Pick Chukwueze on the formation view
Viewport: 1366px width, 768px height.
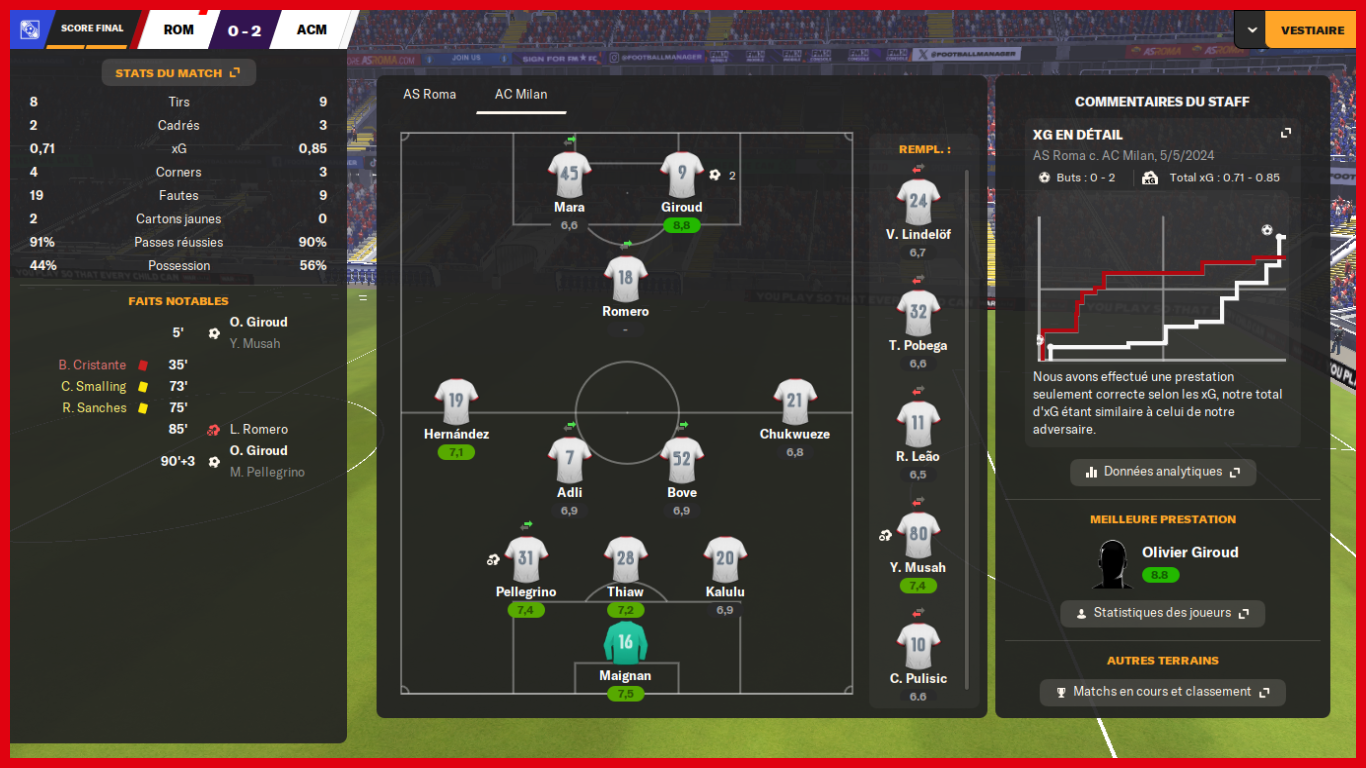pyautogui.click(x=795, y=403)
